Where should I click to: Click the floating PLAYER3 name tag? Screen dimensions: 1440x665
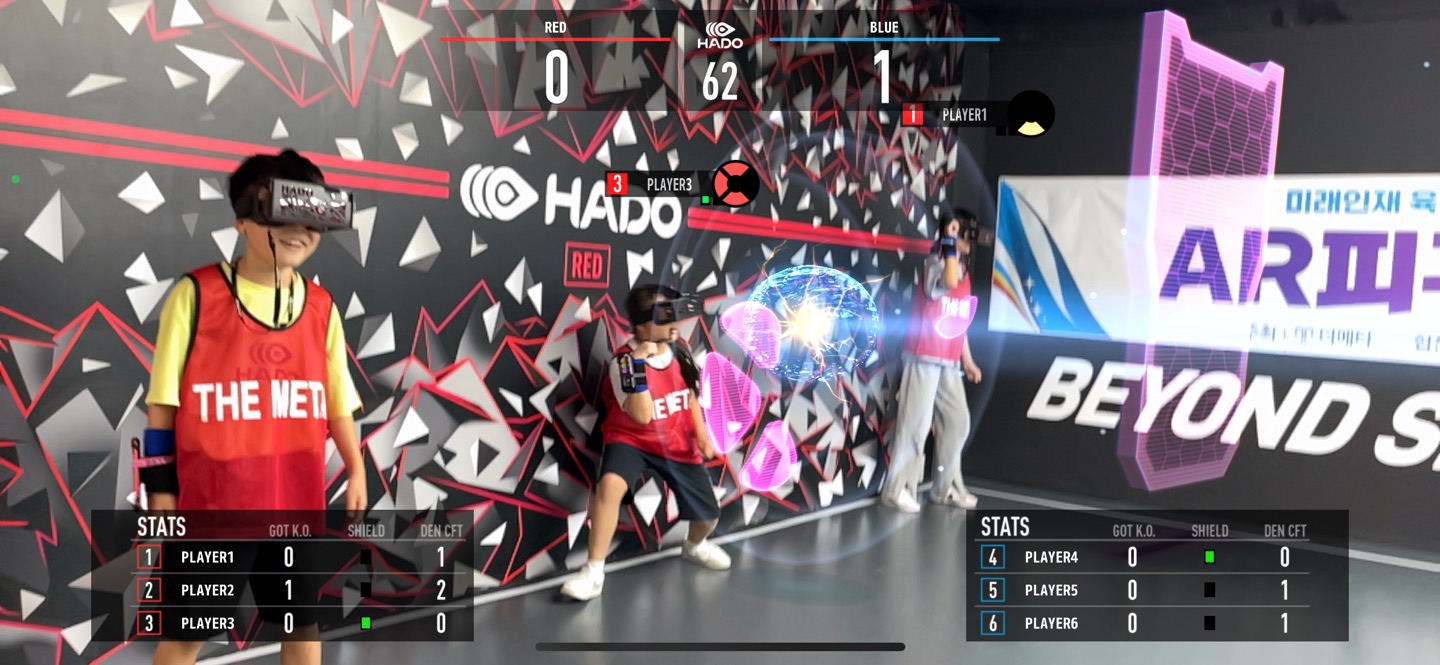[668, 184]
